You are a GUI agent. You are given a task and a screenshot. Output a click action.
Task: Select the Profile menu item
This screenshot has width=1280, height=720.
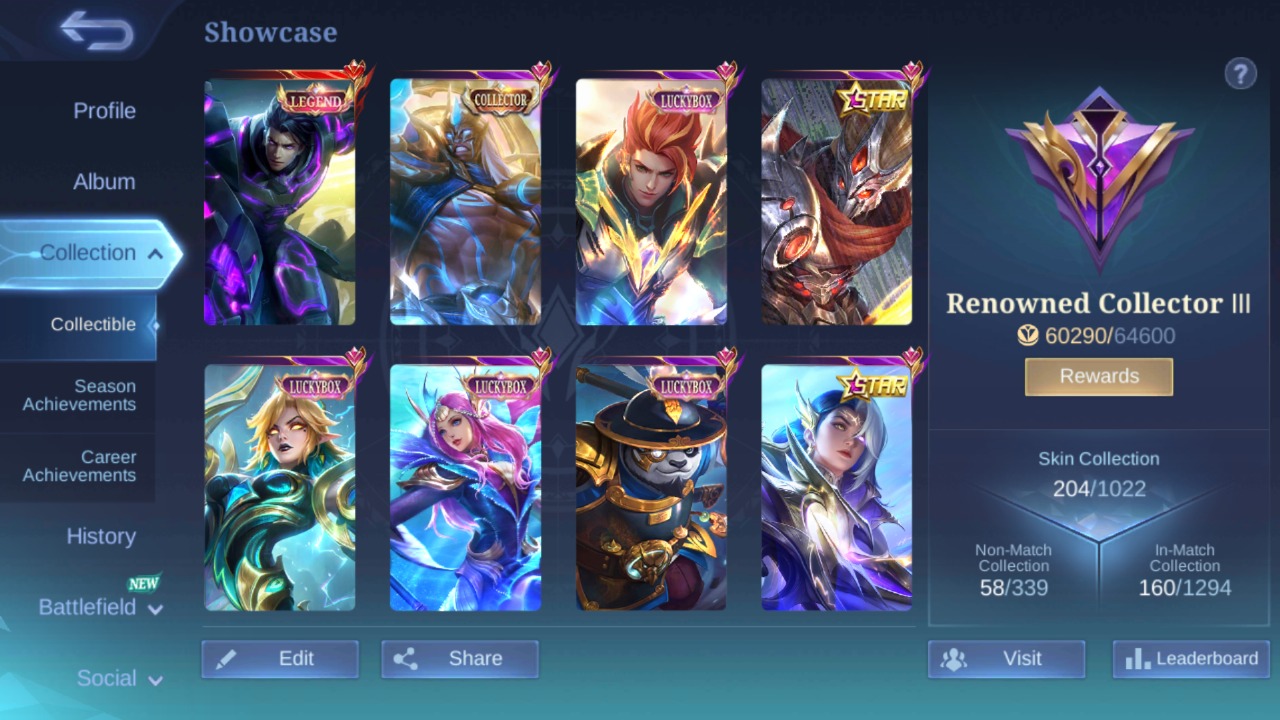click(x=104, y=111)
